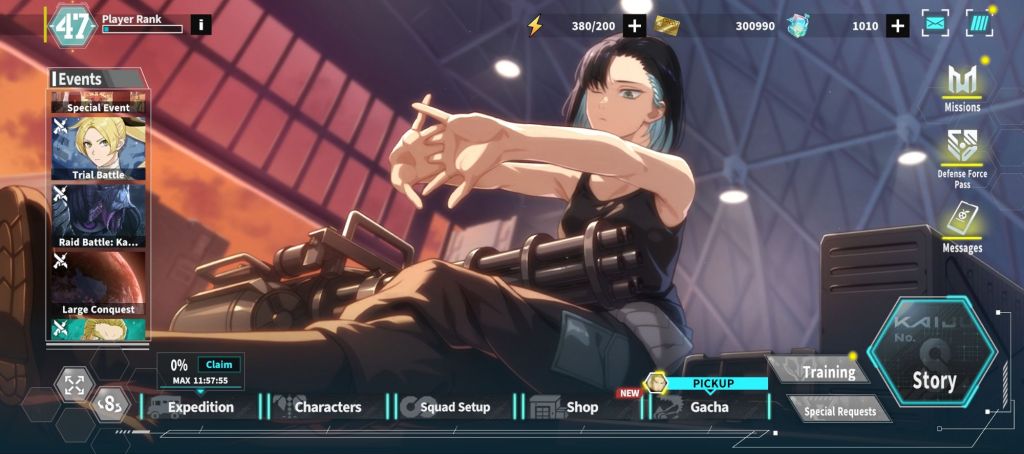Image resolution: width=1024 pixels, height=454 pixels.
Task: Add more stamina with the plus button
Action: (634, 26)
